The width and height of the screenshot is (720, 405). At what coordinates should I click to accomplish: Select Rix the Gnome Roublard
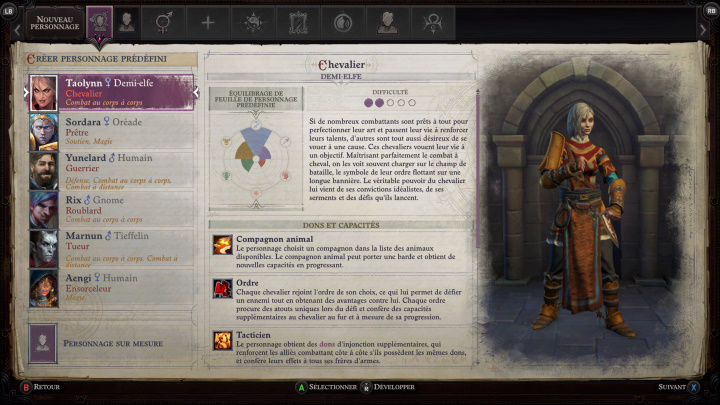[x=112, y=209]
